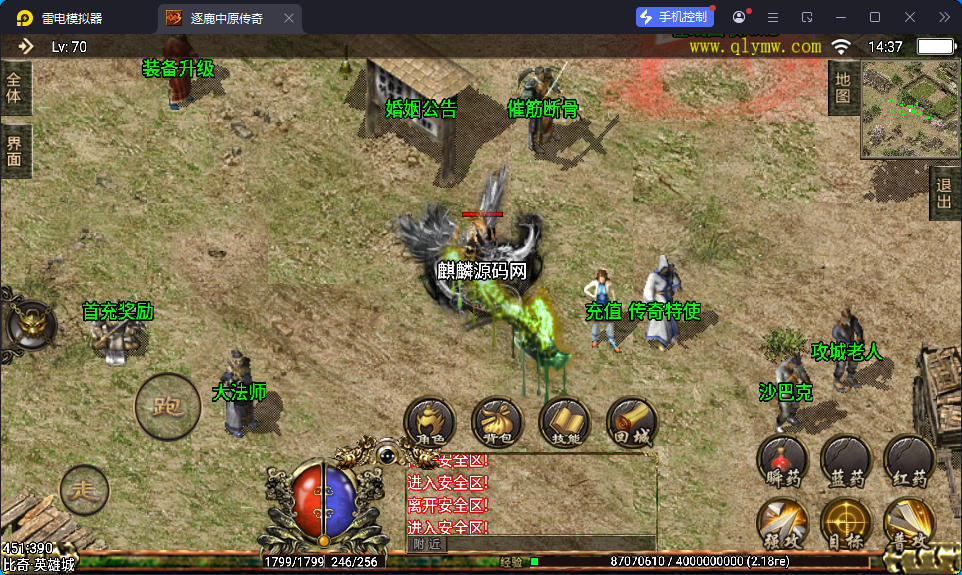Select a target with 目标 button
Image resolution: width=962 pixels, height=575 pixels.
point(845,524)
